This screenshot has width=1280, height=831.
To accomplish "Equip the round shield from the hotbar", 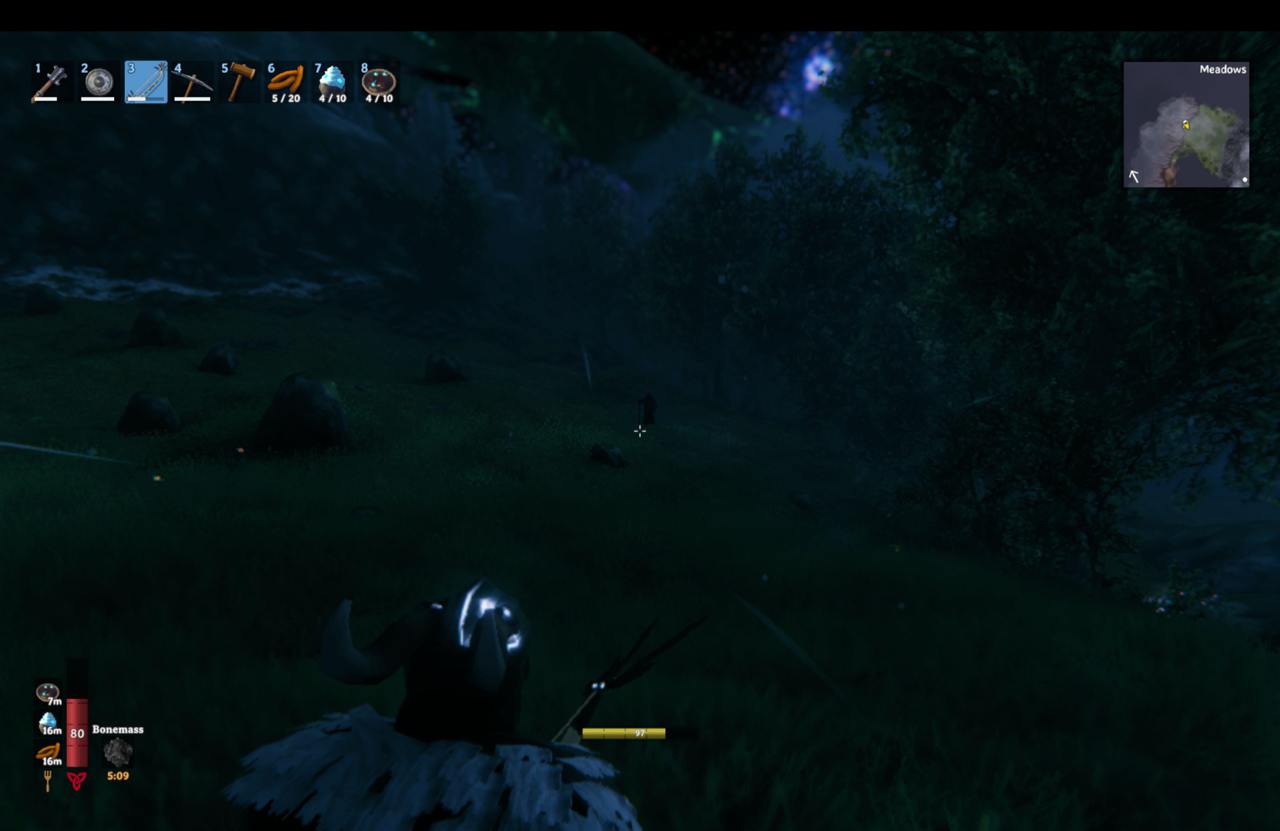I will click(98, 82).
